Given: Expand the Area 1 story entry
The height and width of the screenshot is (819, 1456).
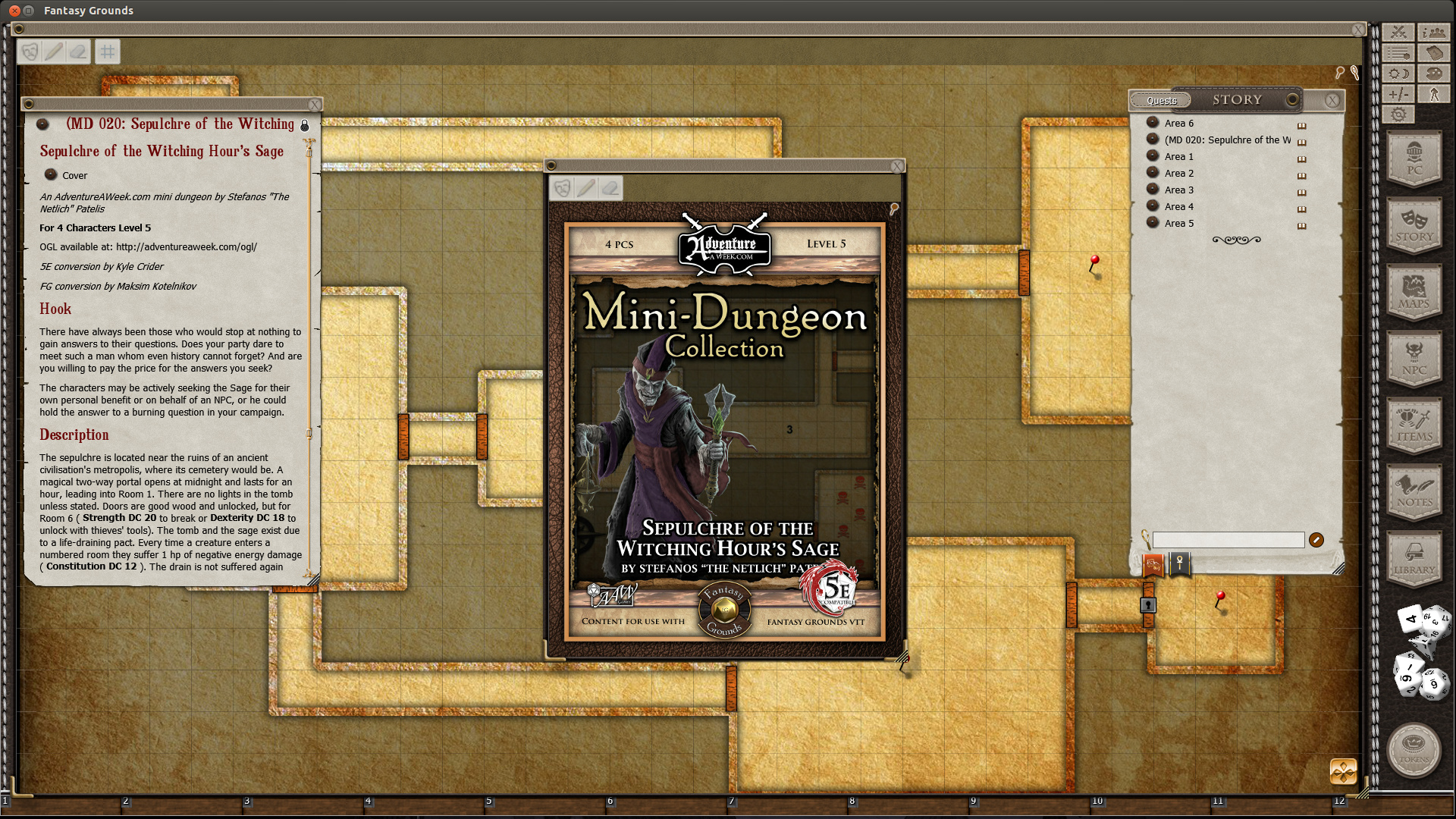Looking at the screenshot, I should pyautogui.click(x=1153, y=157).
